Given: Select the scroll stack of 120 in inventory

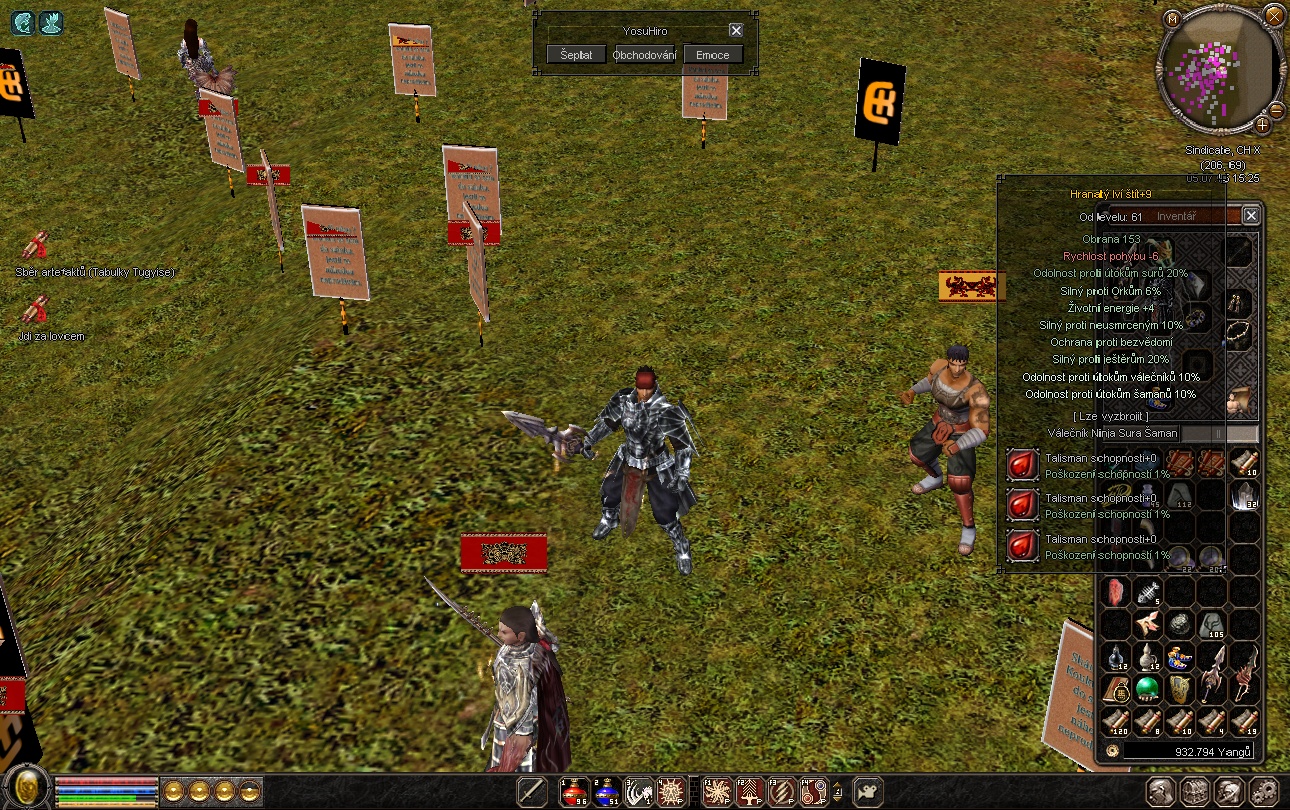Looking at the screenshot, I should point(1115,722).
